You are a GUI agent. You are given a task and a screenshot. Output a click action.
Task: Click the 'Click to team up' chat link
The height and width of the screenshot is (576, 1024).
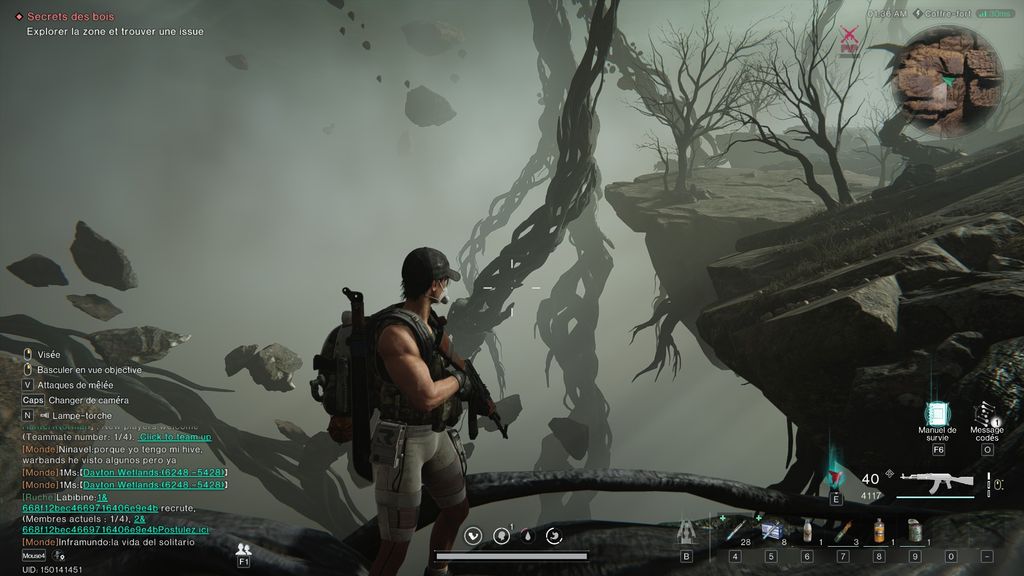tap(175, 437)
